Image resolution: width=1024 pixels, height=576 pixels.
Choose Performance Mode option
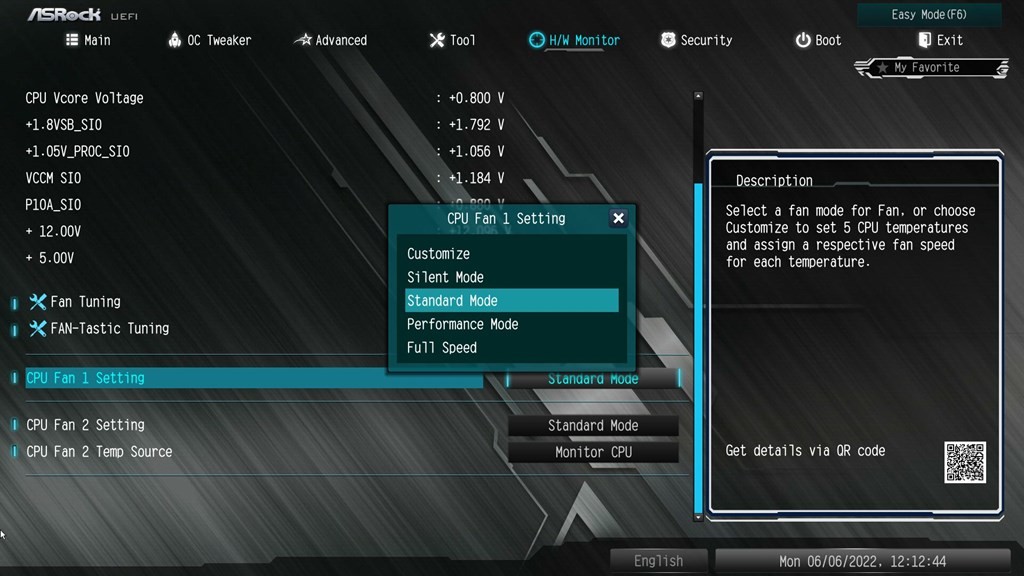click(x=462, y=324)
